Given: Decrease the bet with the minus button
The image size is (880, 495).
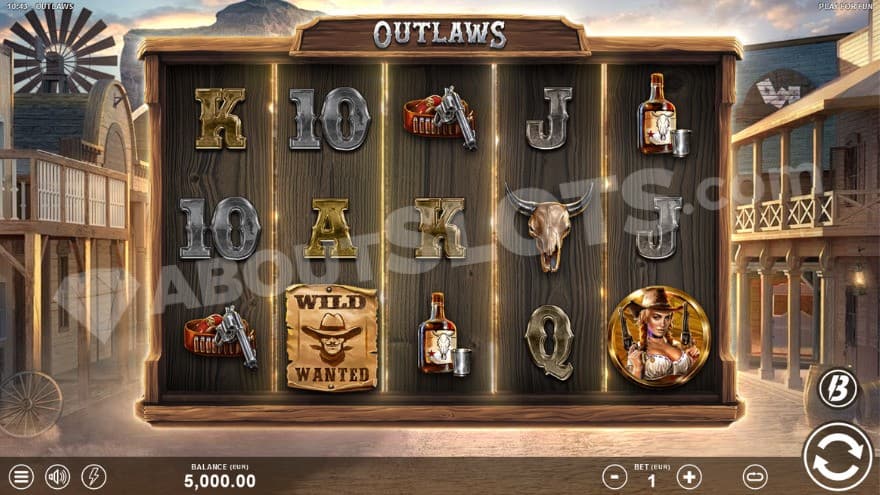Looking at the screenshot, I should coord(615,477).
